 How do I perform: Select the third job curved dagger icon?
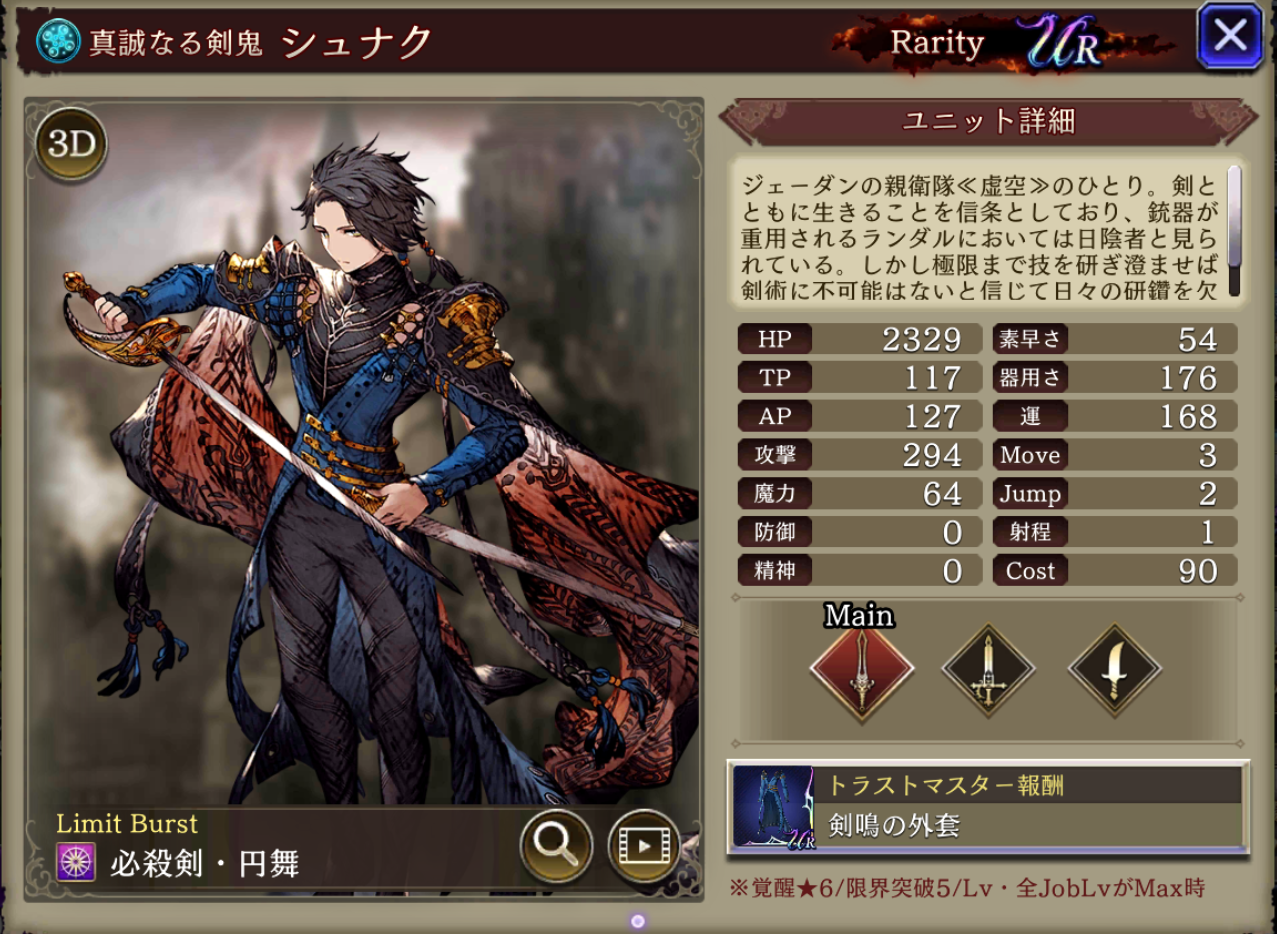[x=1114, y=672]
